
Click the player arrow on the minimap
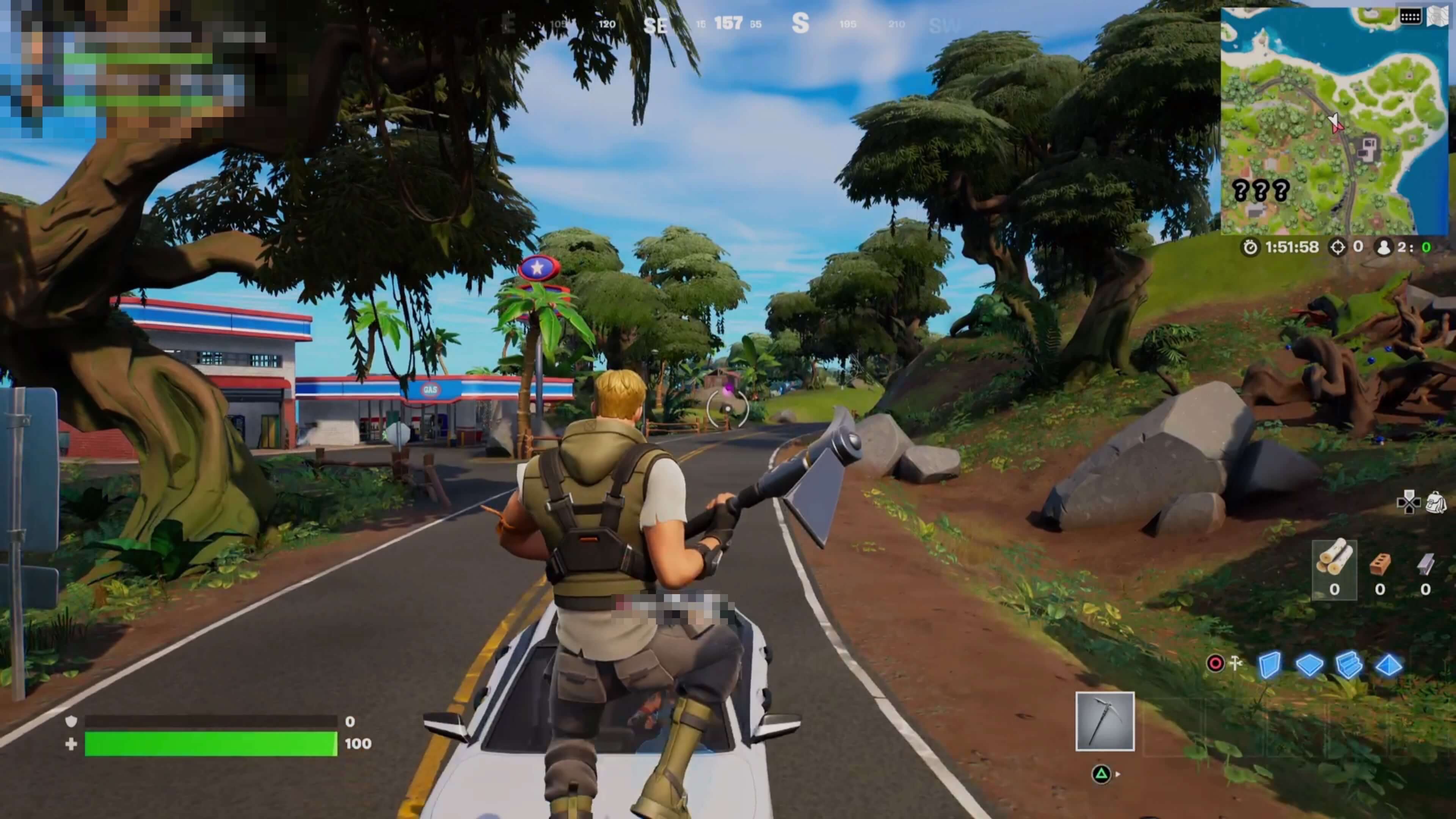pos(1335,122)
